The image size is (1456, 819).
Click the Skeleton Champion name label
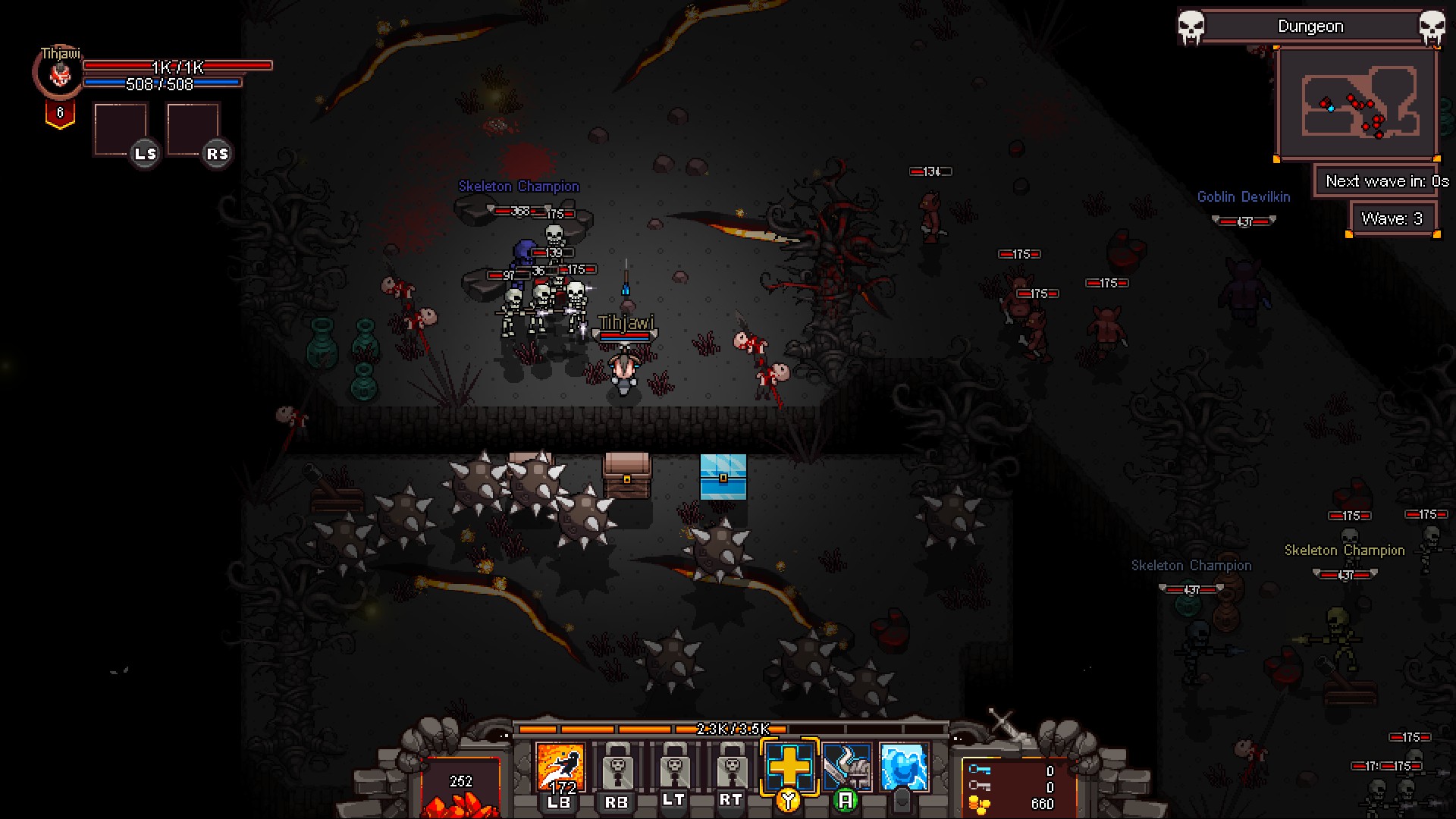coord(518,187)
